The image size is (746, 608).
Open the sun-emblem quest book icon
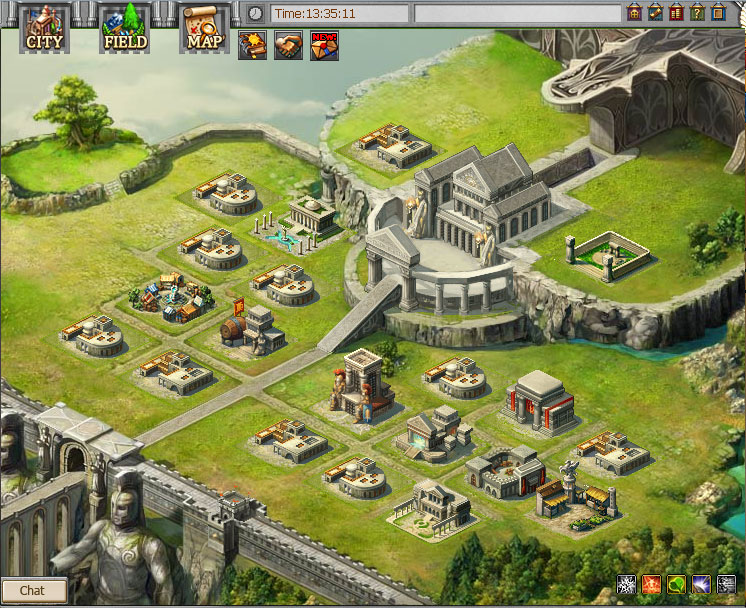click(251, 45)
